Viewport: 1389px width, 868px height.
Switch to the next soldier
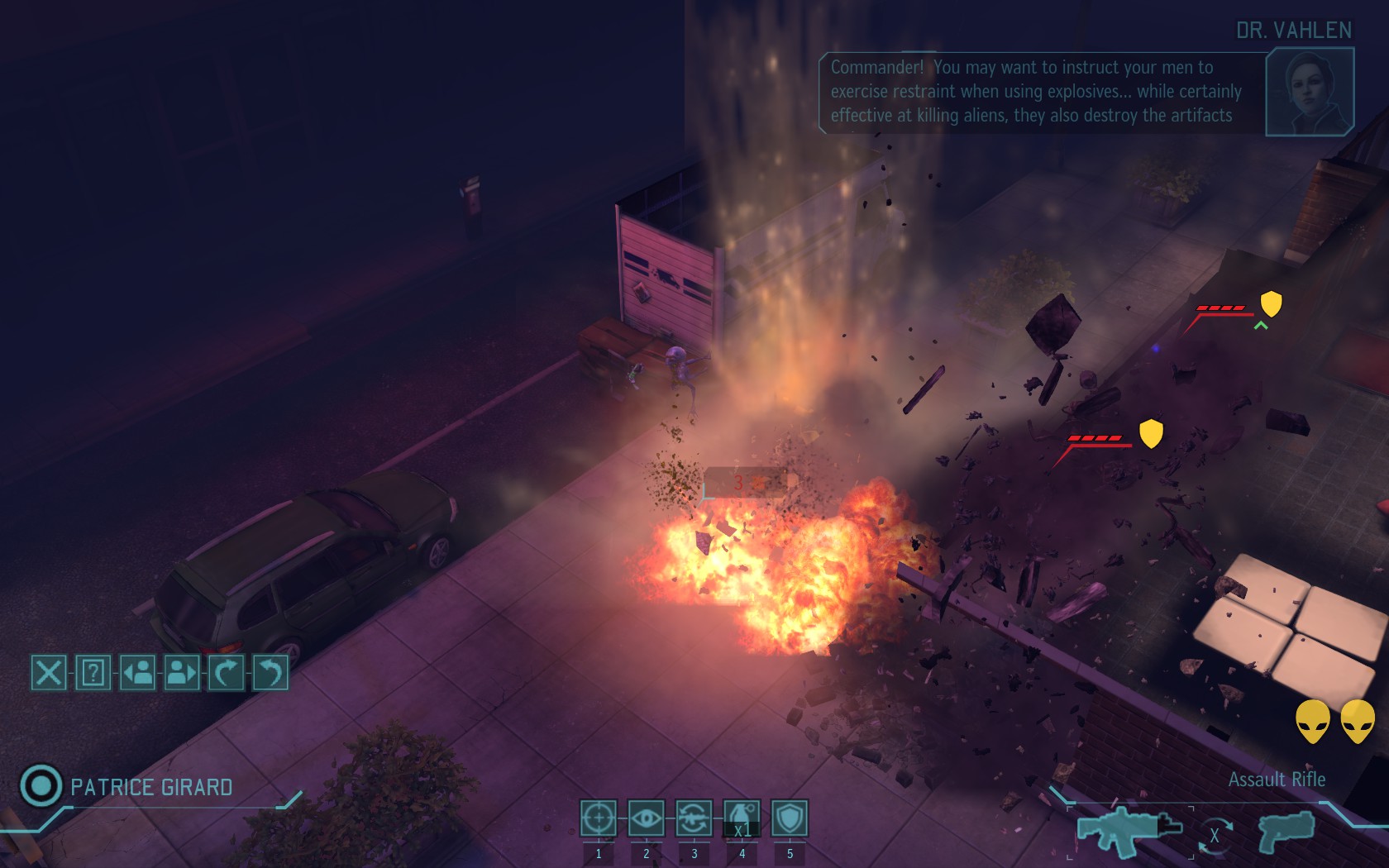pyautogui.click(x=182, y=672)
